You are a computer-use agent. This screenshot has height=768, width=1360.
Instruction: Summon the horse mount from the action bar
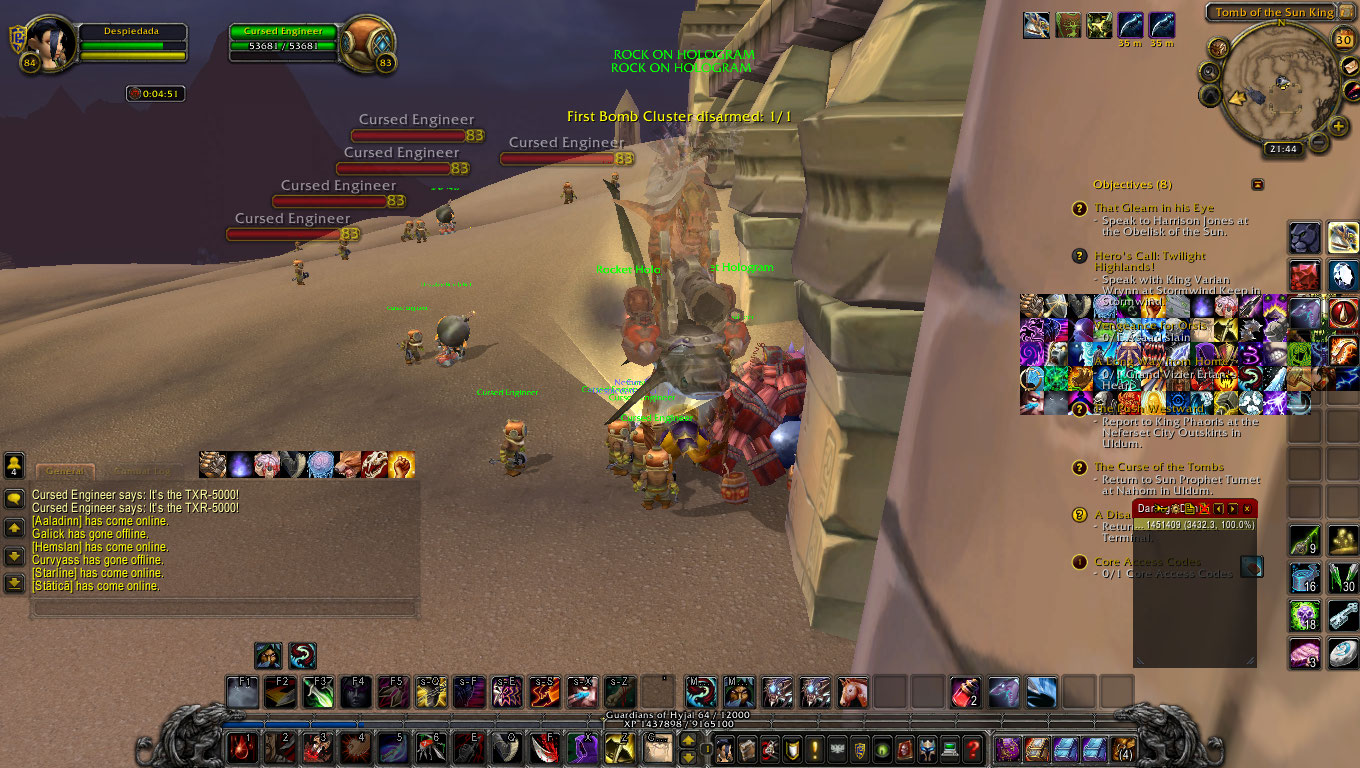pos(853,691)
